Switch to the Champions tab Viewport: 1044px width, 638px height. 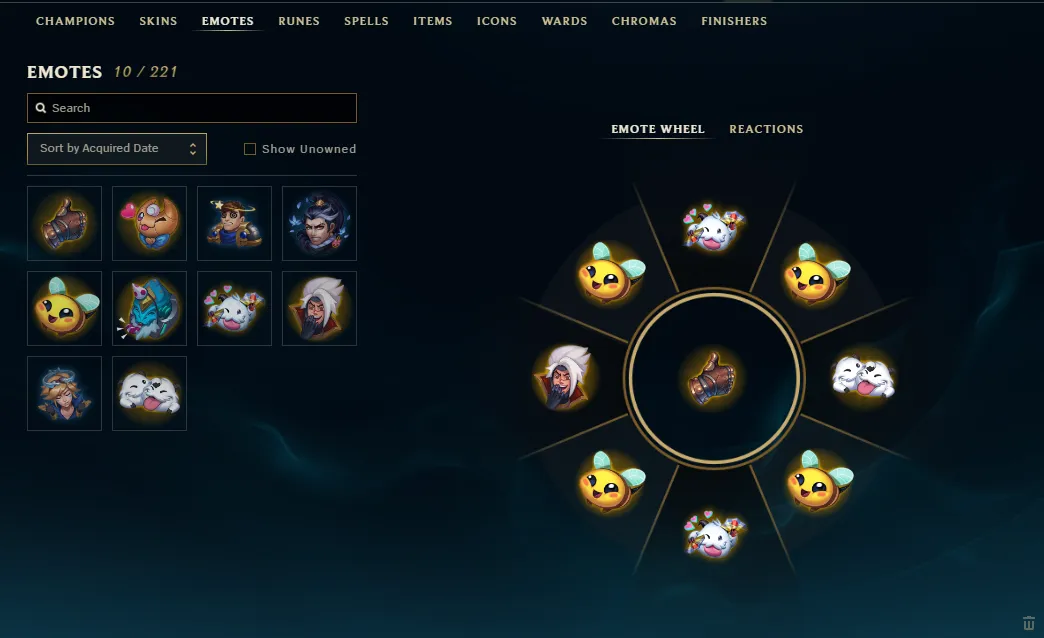[x=75, y=21]
